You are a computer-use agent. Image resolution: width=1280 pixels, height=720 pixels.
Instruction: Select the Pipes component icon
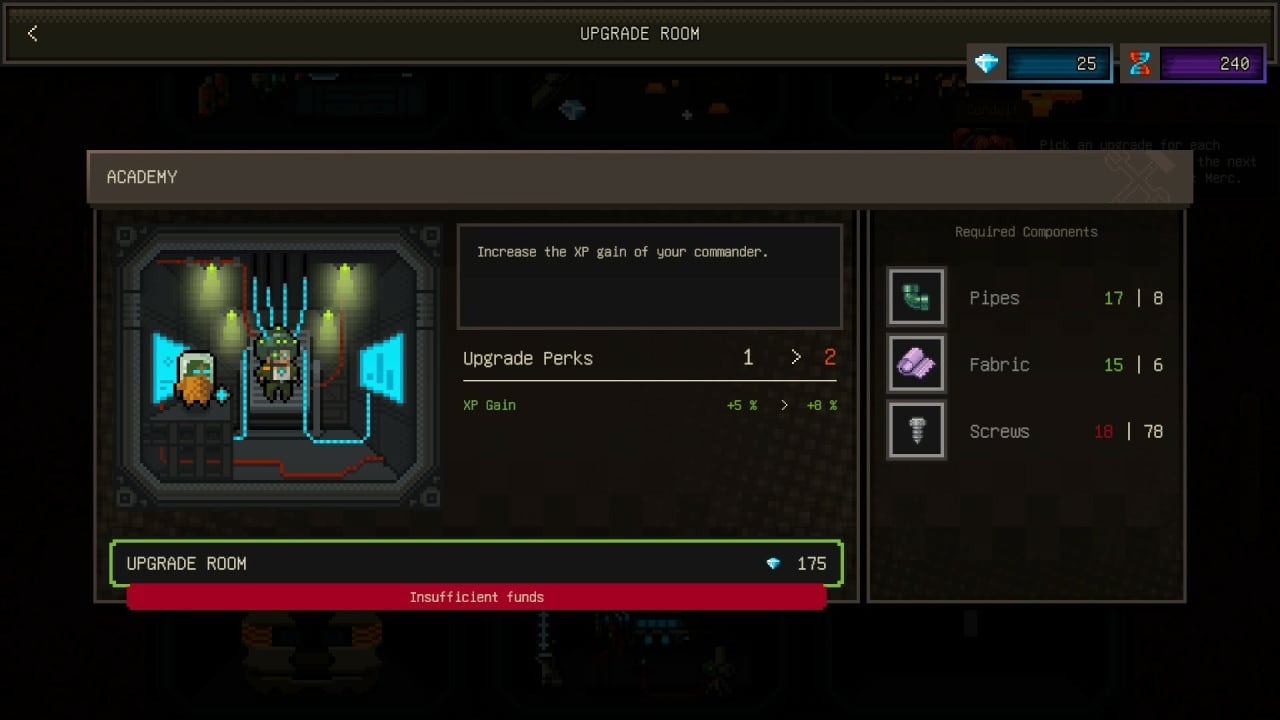coord(916,297)
